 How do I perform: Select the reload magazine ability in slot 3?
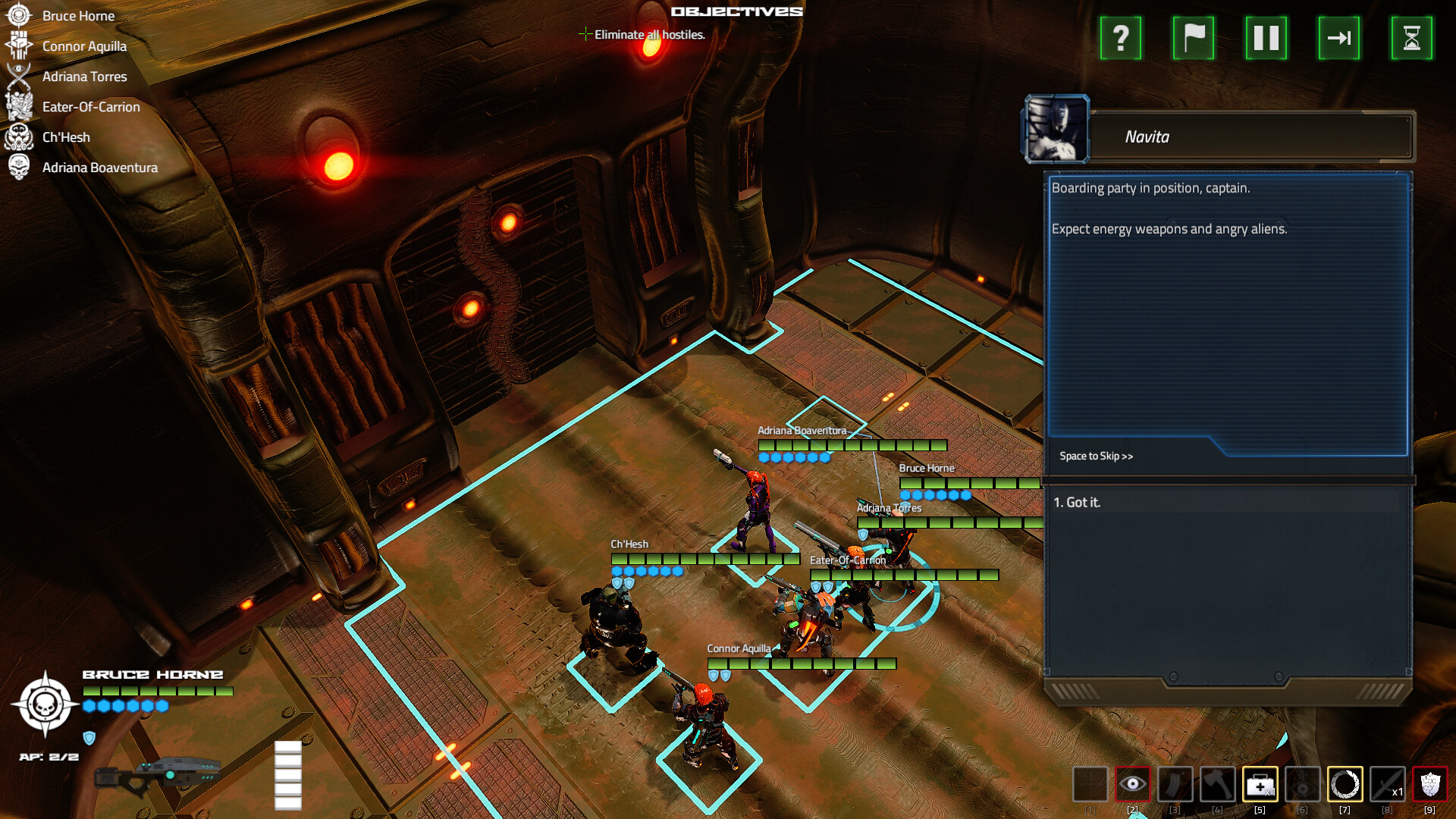click(1176, 784)
